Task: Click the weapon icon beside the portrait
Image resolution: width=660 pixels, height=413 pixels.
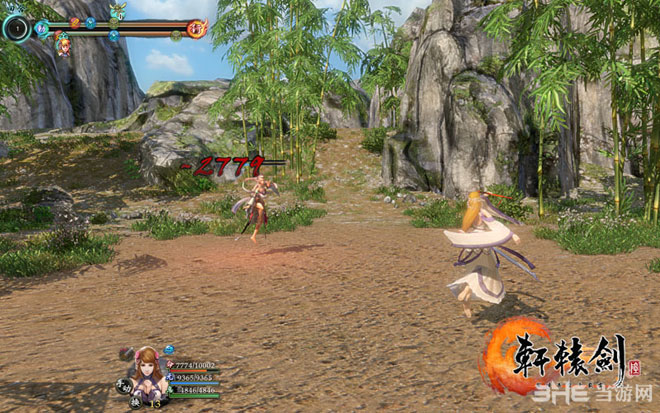Action: click(x=128, y=354)
